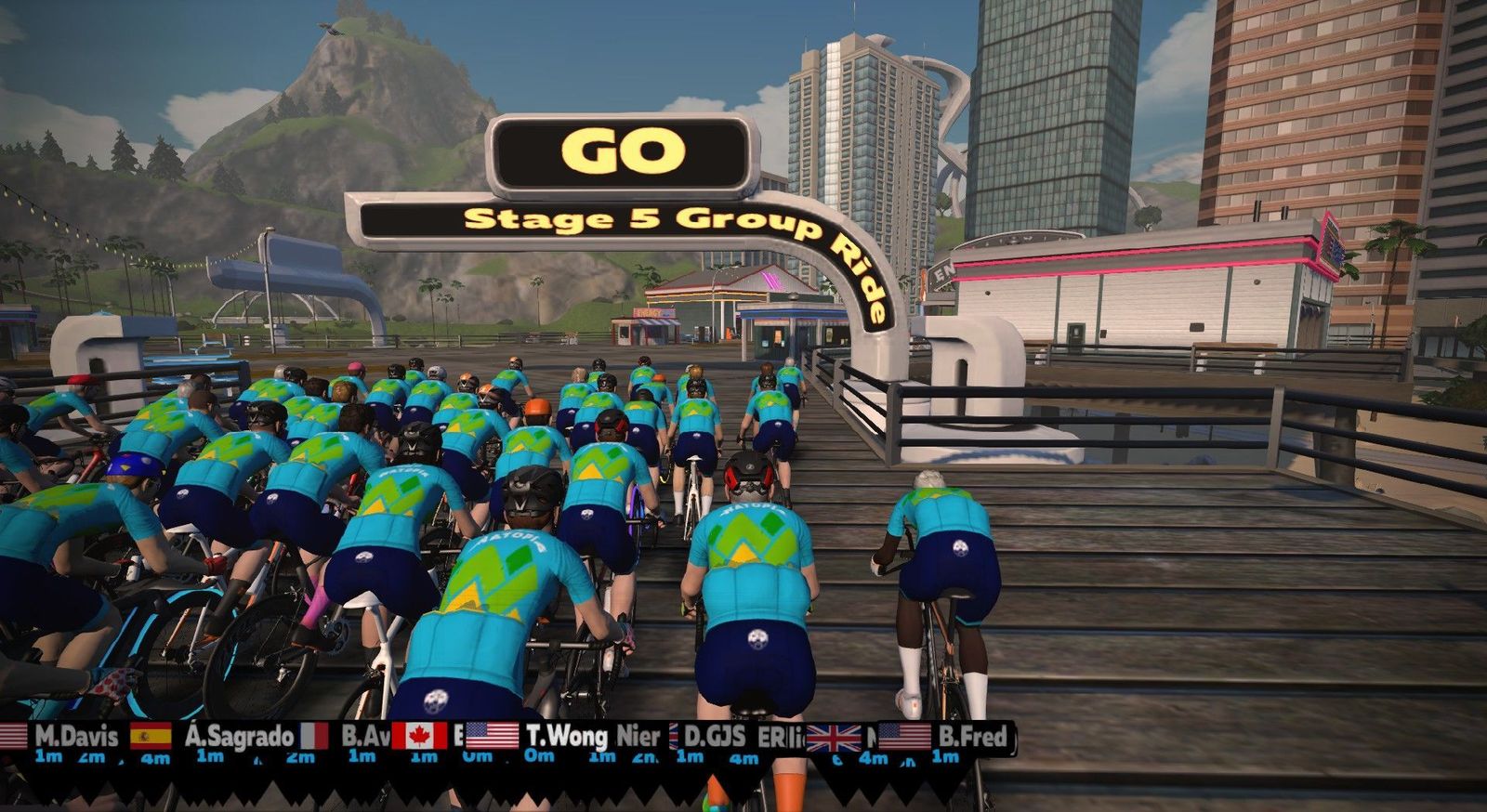
Task: Choose the T.Wong rider name tag
Action: click(566, 737)
